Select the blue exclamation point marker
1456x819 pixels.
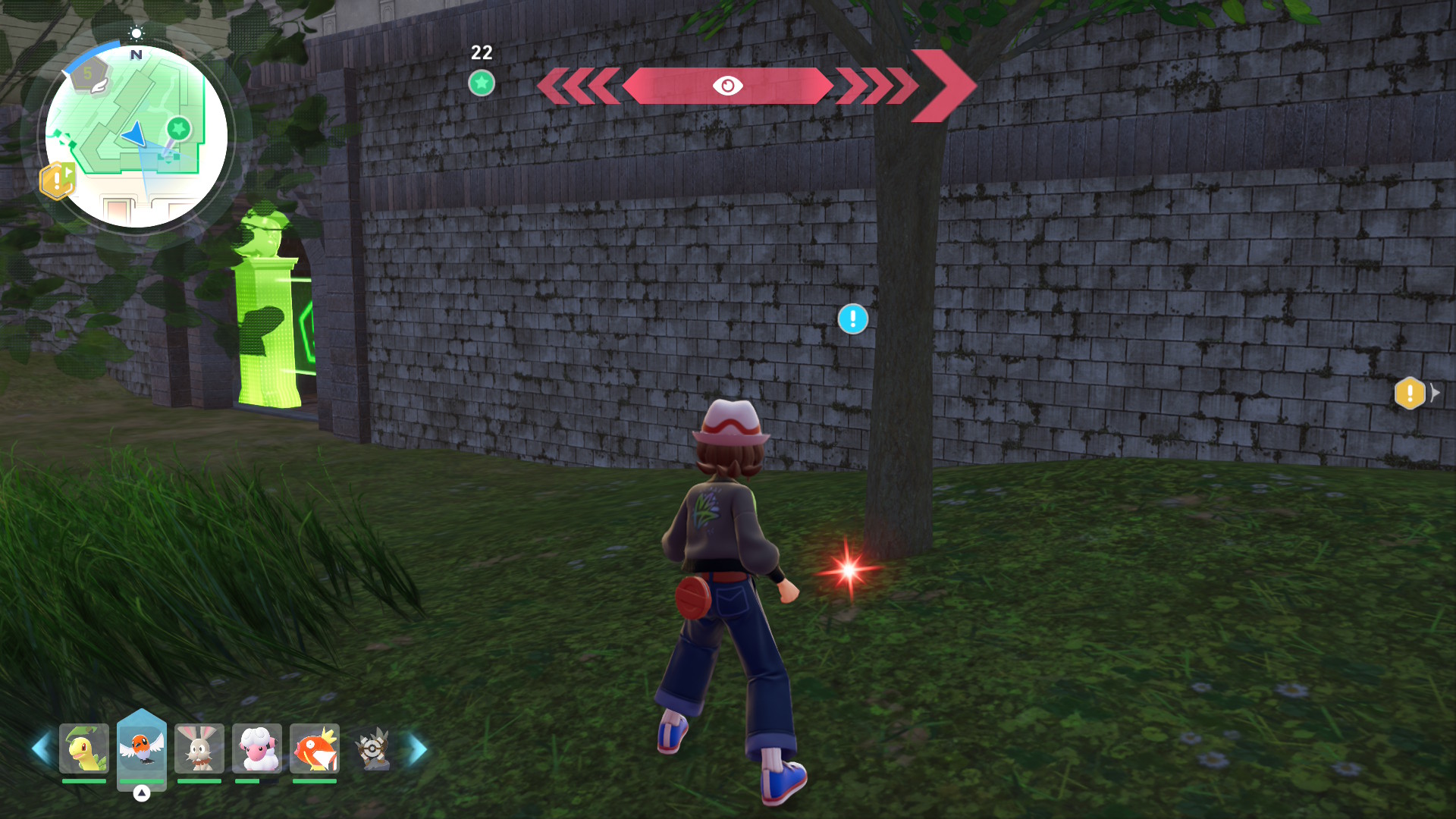tap(852, 319)
